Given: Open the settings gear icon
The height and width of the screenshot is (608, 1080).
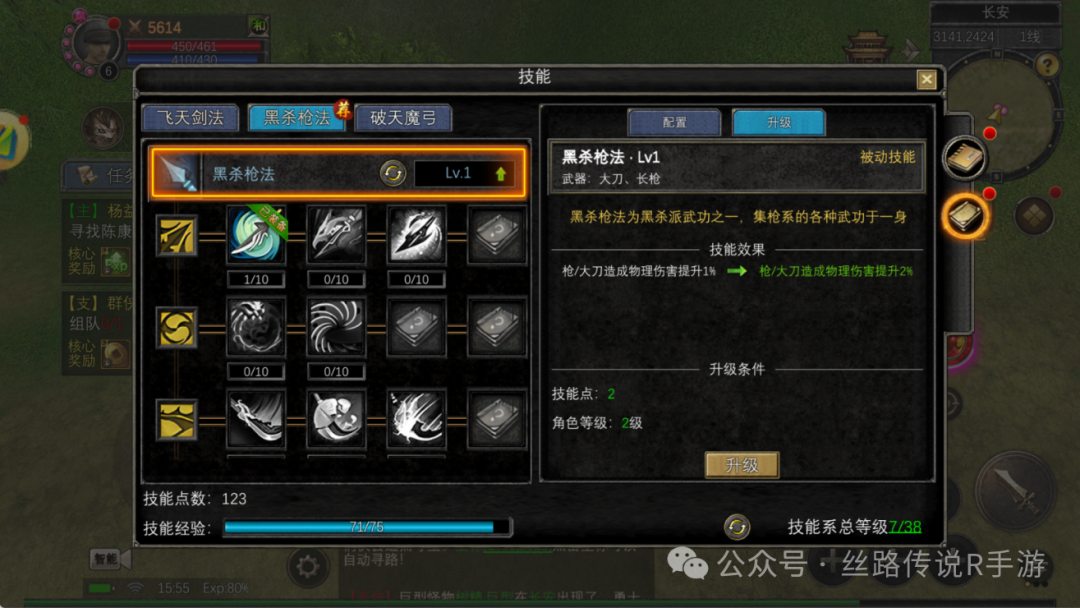Looking at the screenshot, I should (x=307, y=568).
